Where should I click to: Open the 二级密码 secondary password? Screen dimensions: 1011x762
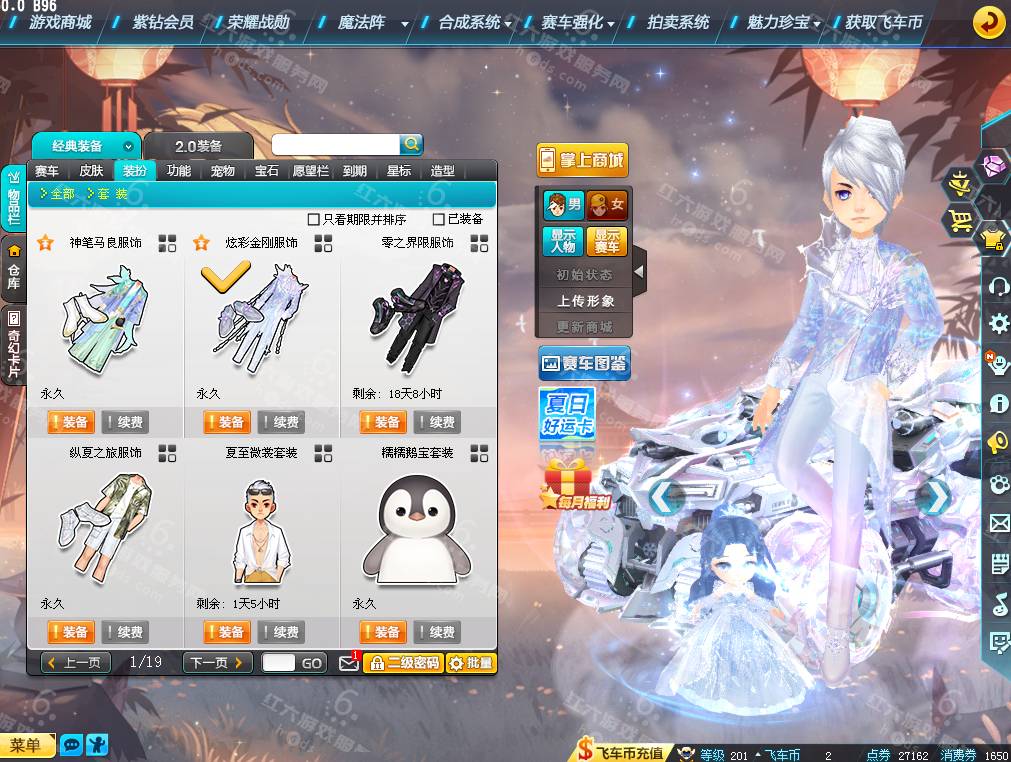click(x=402, y=663)
